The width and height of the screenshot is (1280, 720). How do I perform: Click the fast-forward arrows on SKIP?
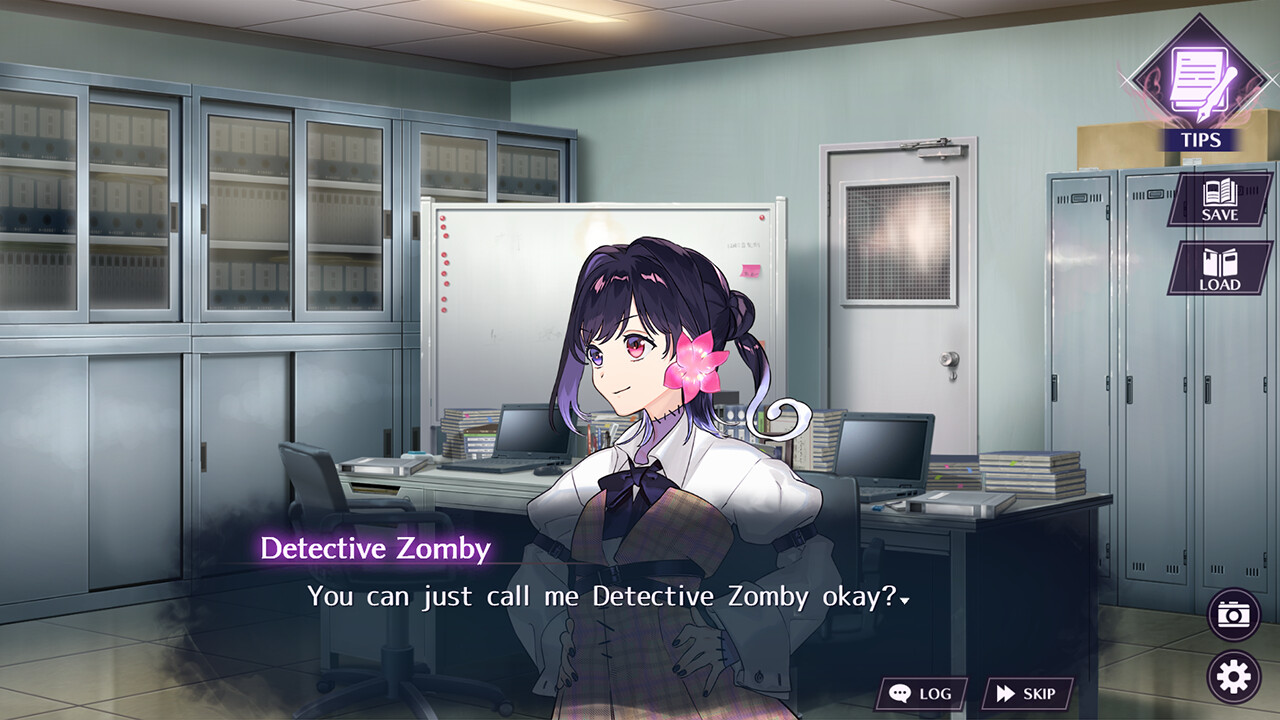coord(1005,692)
